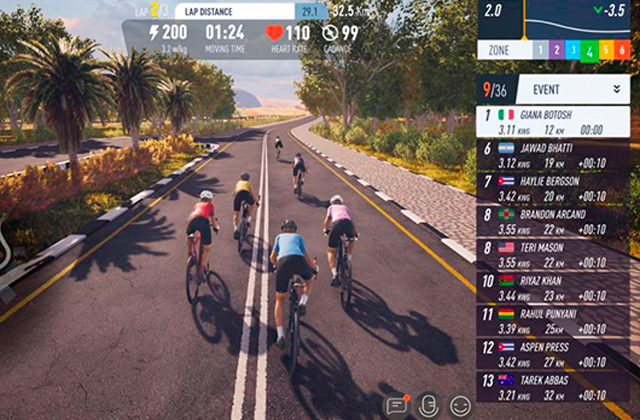Select zone 3 in the zone bar
The height and width of the screenshot is (420, 640).
[x=574, y=50]
